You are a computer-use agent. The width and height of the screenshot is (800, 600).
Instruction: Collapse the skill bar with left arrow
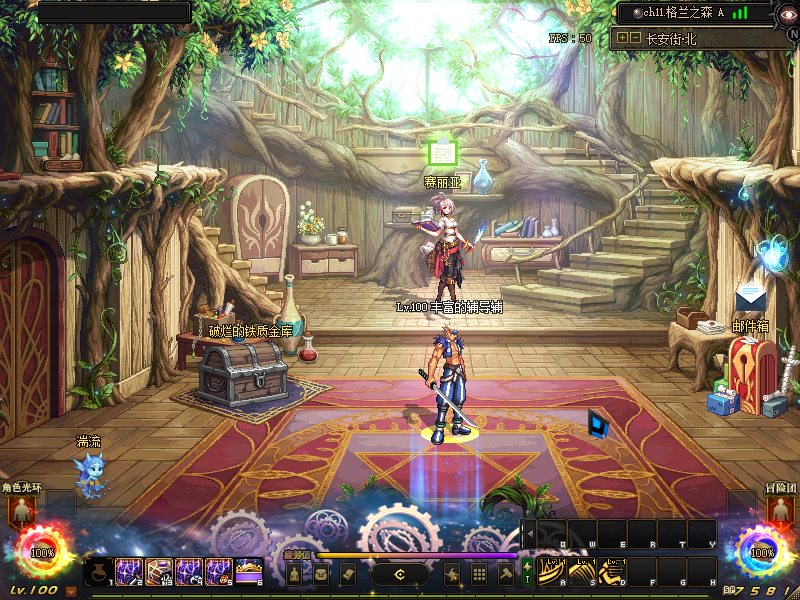tap(529, 534)
